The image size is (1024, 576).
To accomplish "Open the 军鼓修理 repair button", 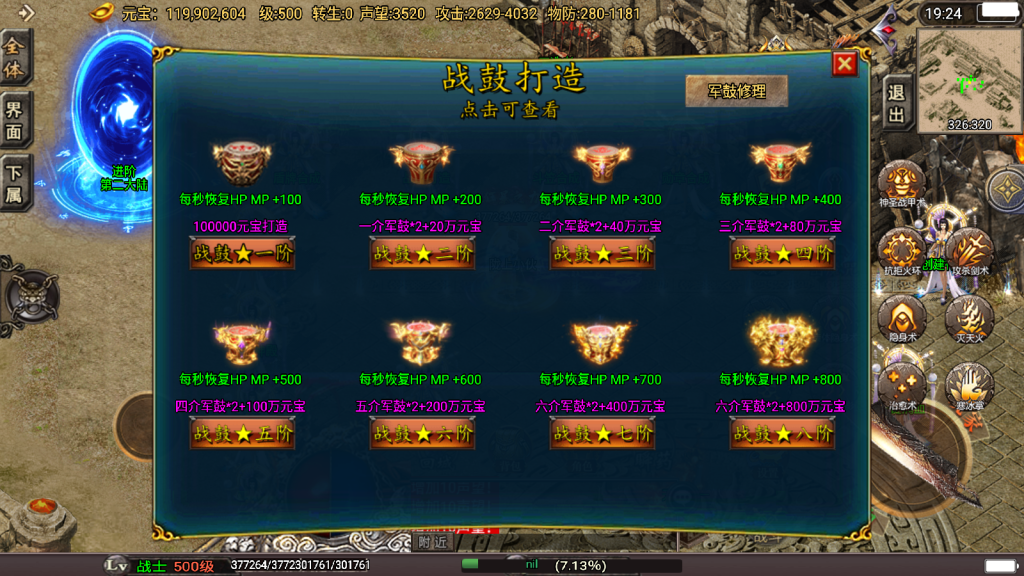I will tap(736, 91).
